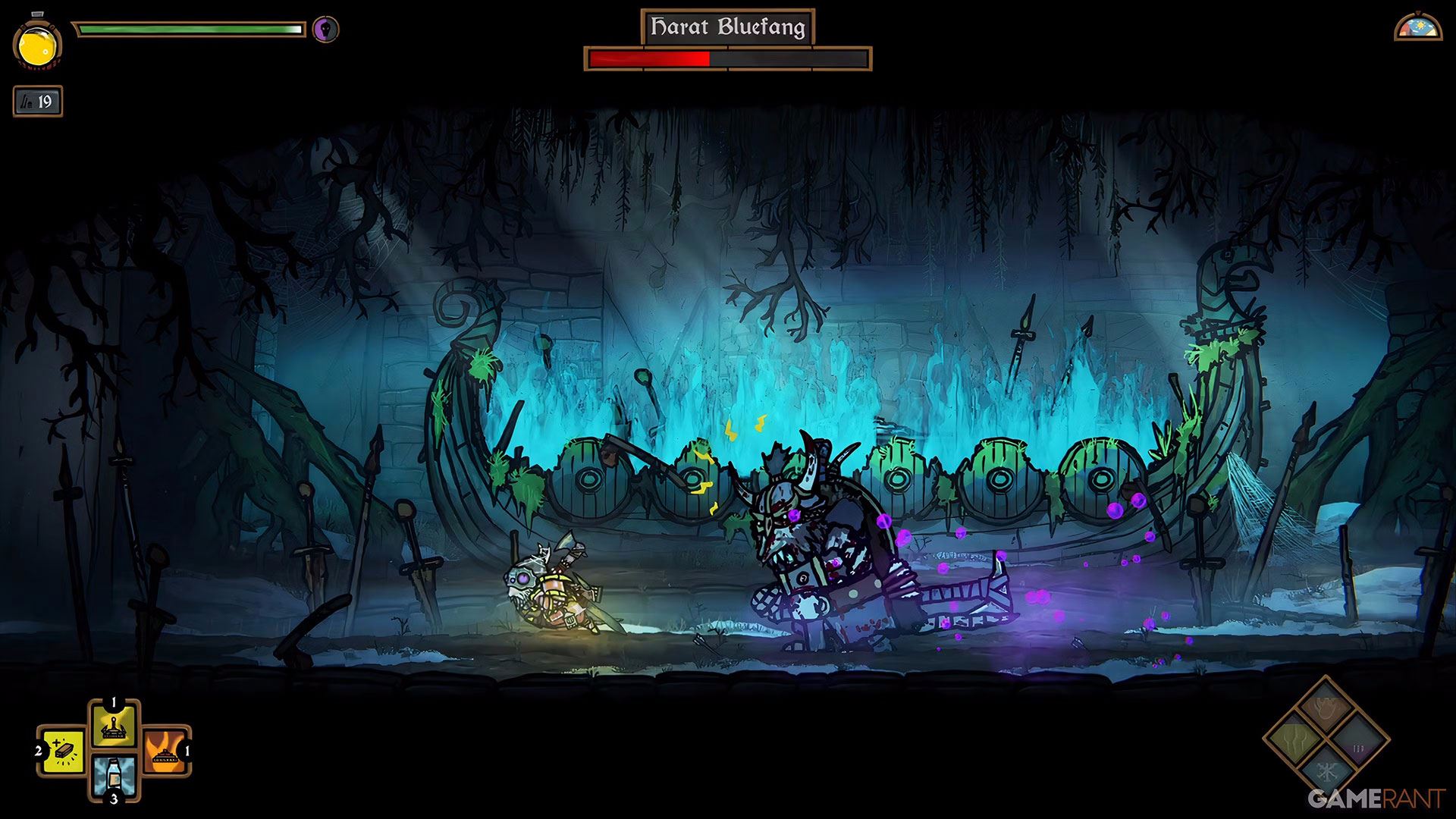Activate the brown fist ability tile
1456x819 pixels.
pos(1326,709)
